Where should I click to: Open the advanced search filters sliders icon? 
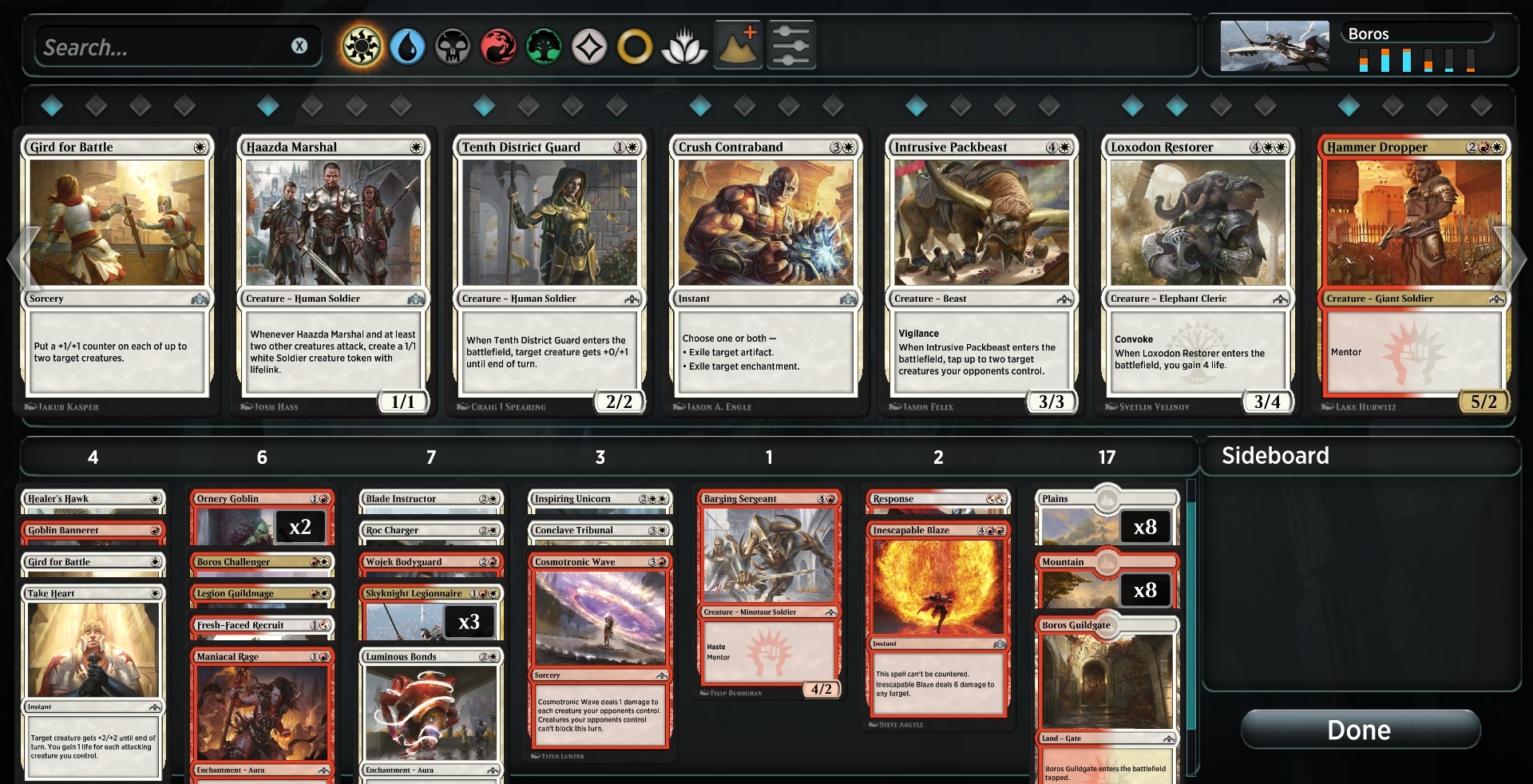790,46
